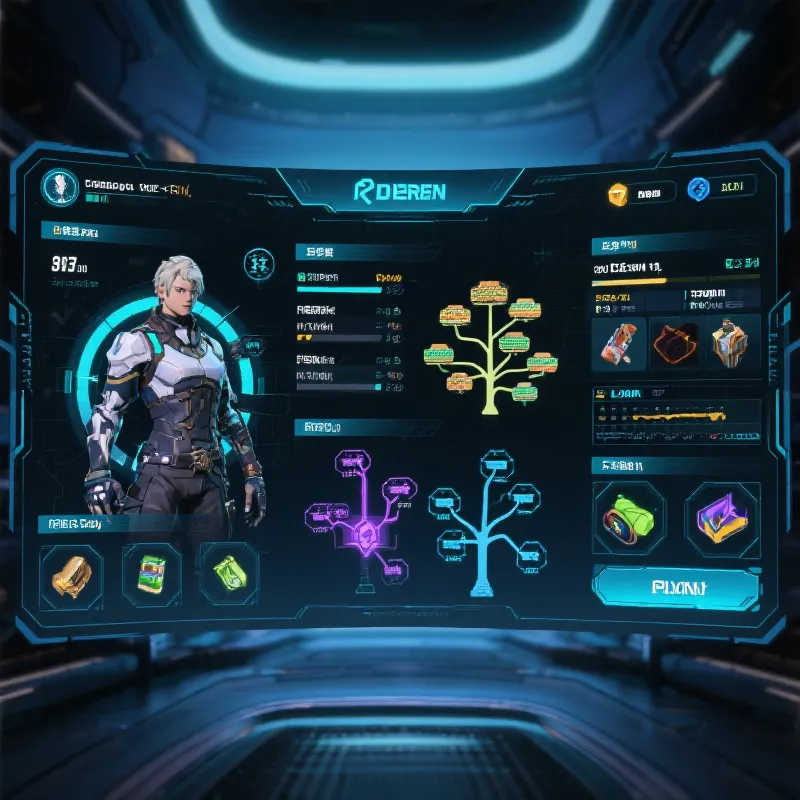Select the green pod item tile
Viewport: 800px width, 800px height.
[626, 518]
